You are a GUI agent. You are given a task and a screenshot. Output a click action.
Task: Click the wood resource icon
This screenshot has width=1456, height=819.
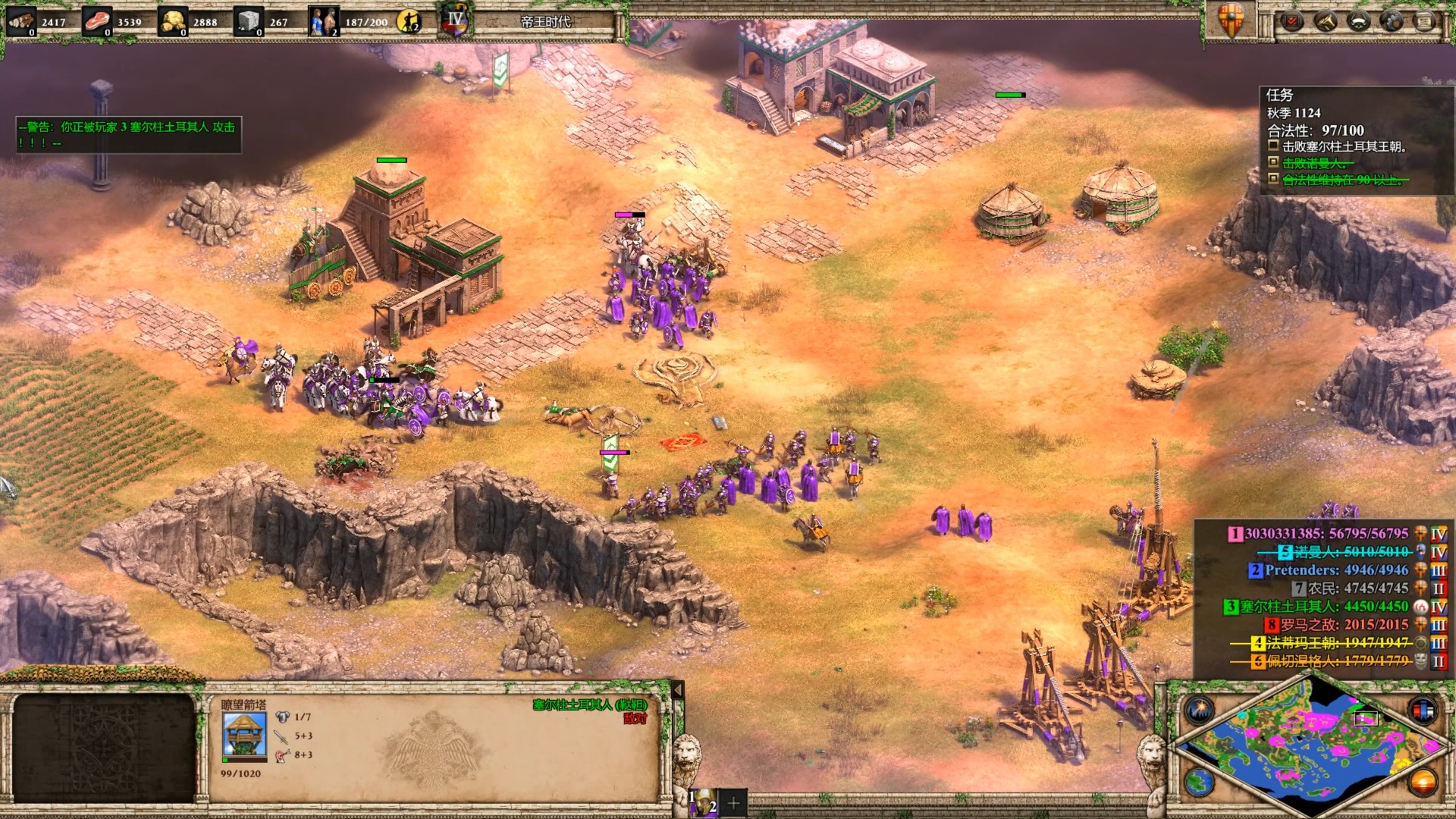[x=20, y=21]
